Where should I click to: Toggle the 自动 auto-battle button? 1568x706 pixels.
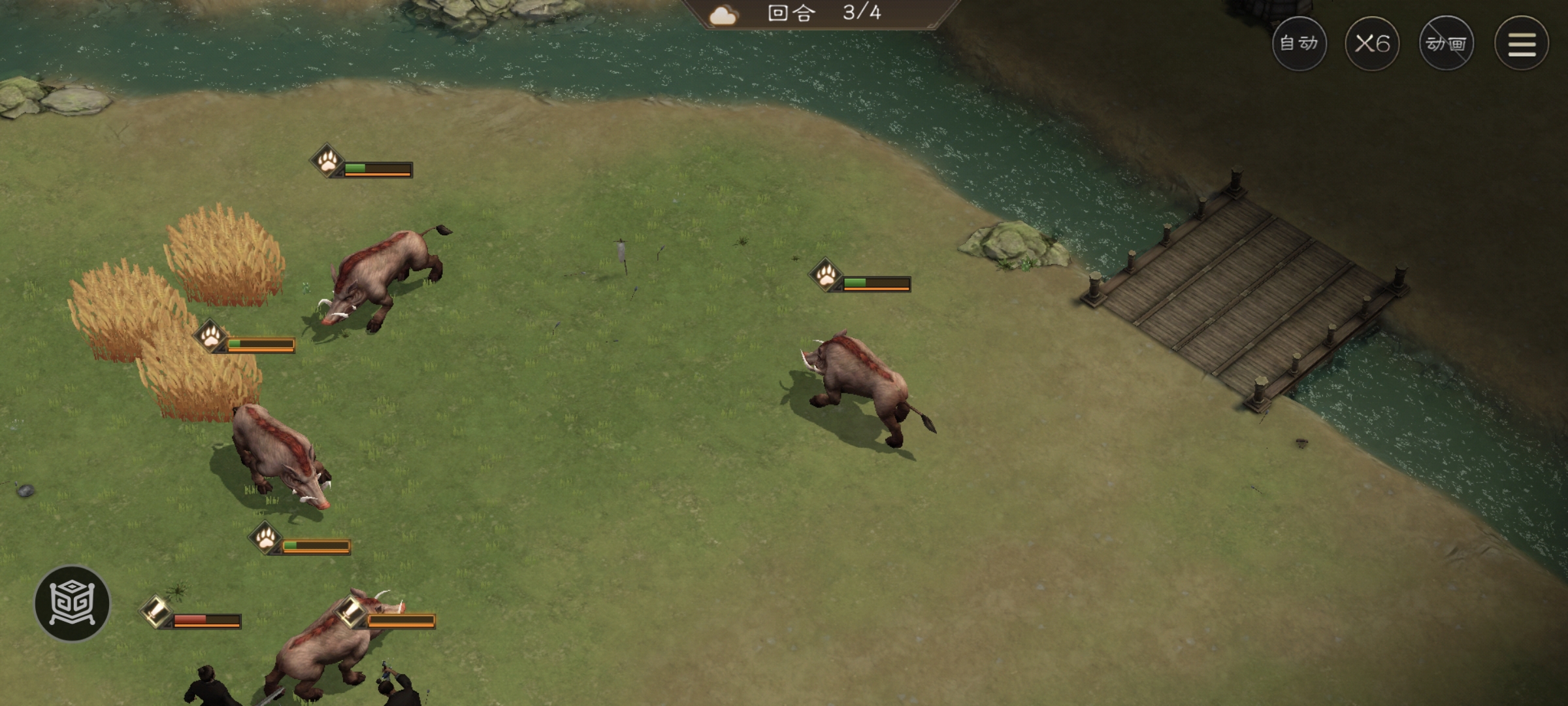pyautogui.click(x=1299, y=44)
